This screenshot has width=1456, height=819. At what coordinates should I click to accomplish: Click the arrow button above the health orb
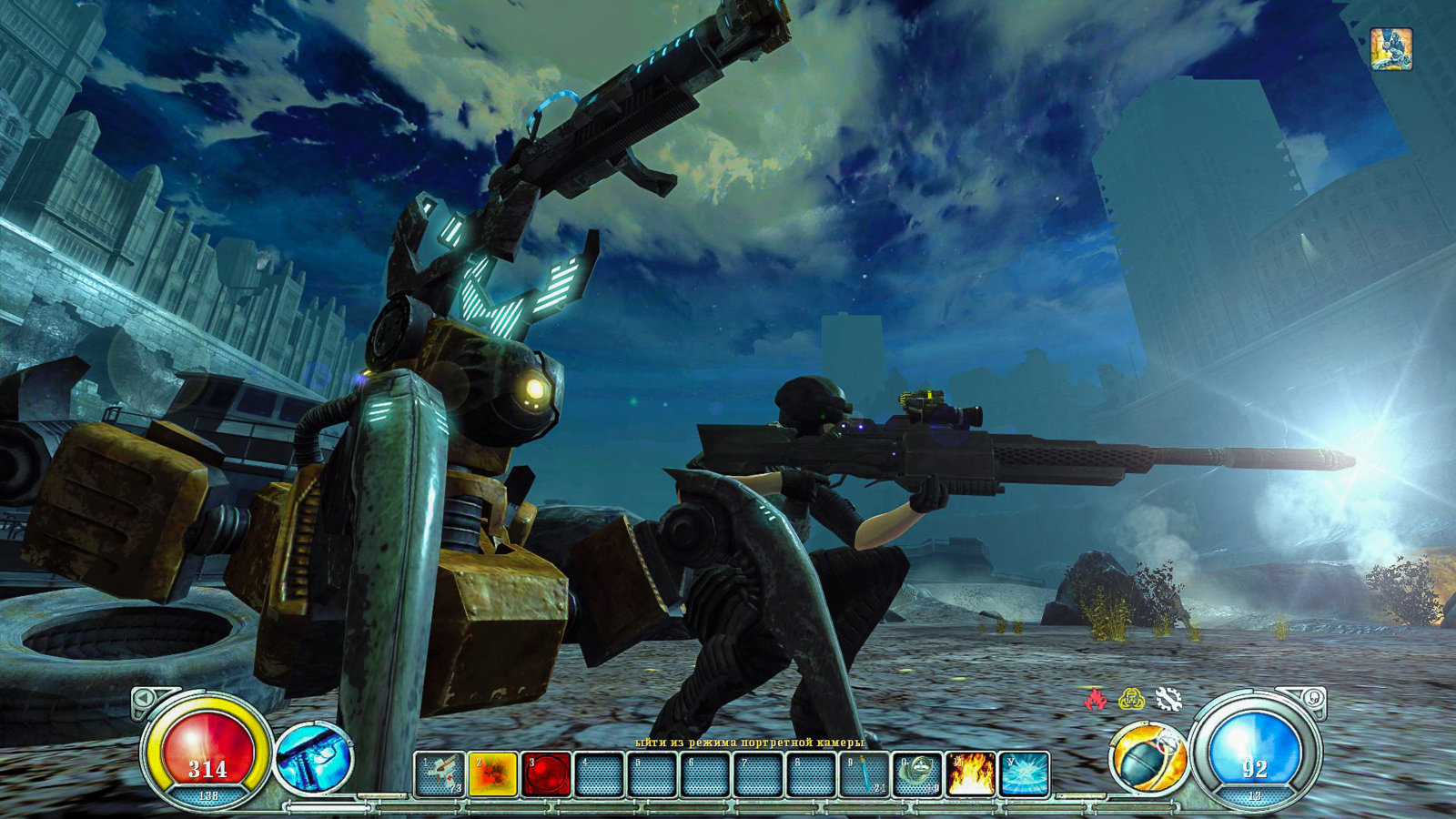click(x=144, y=699)
